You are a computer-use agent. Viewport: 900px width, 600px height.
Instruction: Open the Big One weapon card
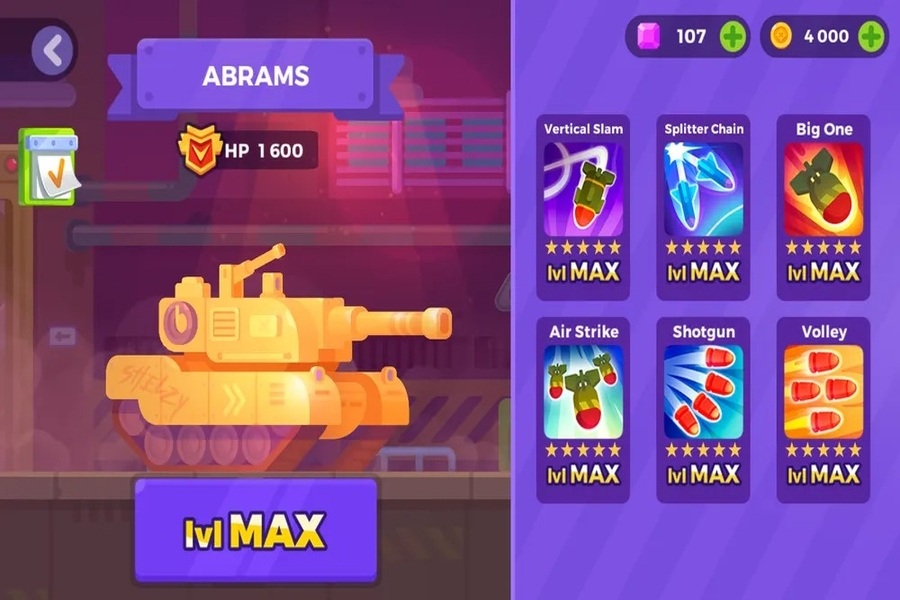tap(823, 205)
